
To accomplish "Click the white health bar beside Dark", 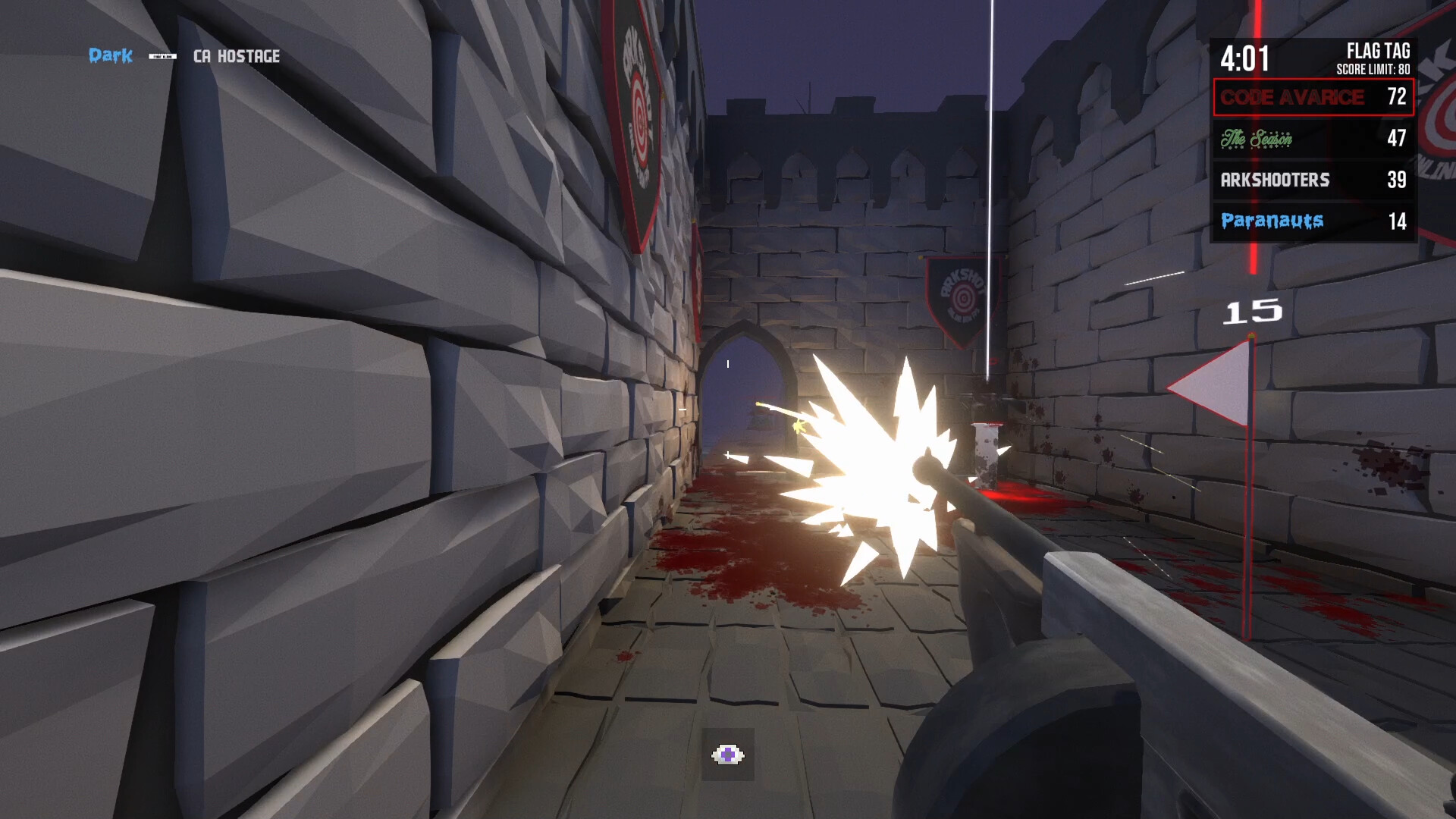I will 161,55.
